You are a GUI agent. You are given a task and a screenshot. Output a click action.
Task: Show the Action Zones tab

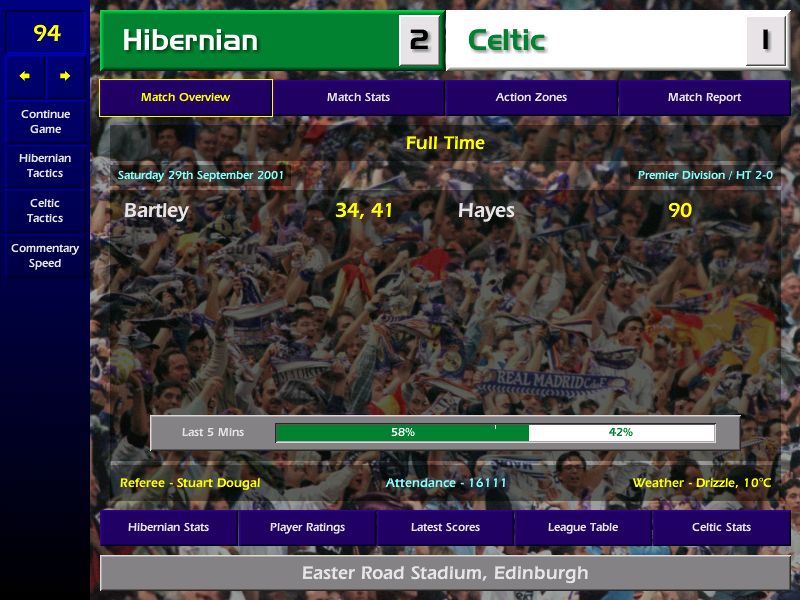pyautogui.click(x=531, y=98)
